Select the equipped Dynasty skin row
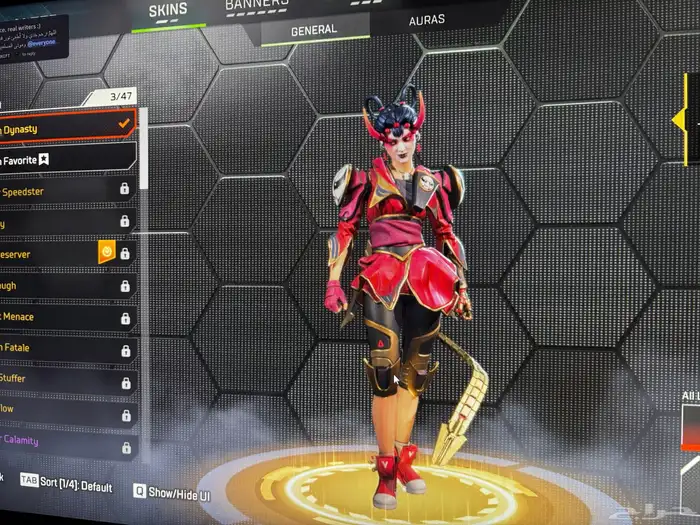The width and height of the screenshot is (700, 525). (x=65, y=124)
